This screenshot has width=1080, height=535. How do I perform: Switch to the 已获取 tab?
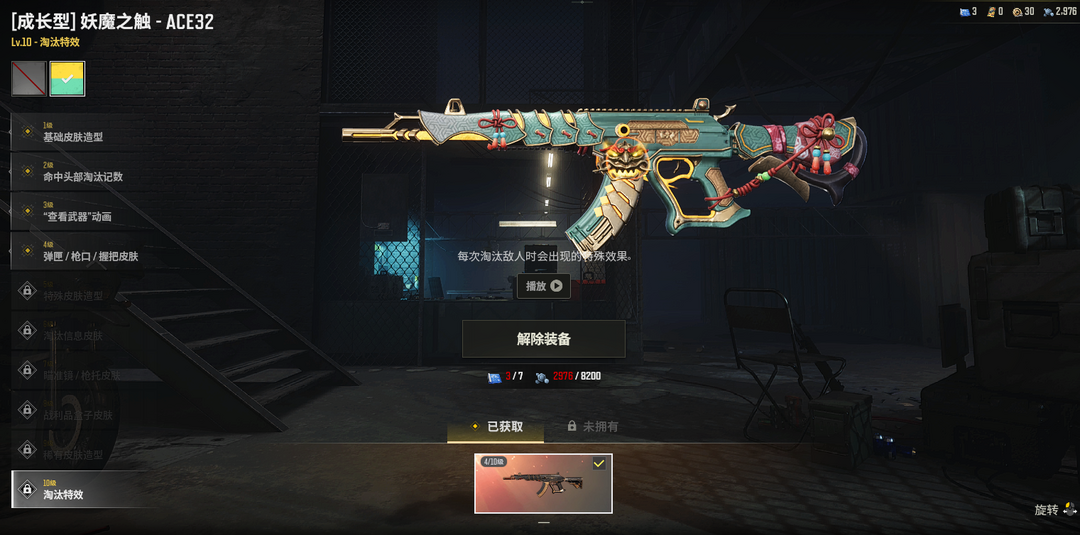click(496, 427)
